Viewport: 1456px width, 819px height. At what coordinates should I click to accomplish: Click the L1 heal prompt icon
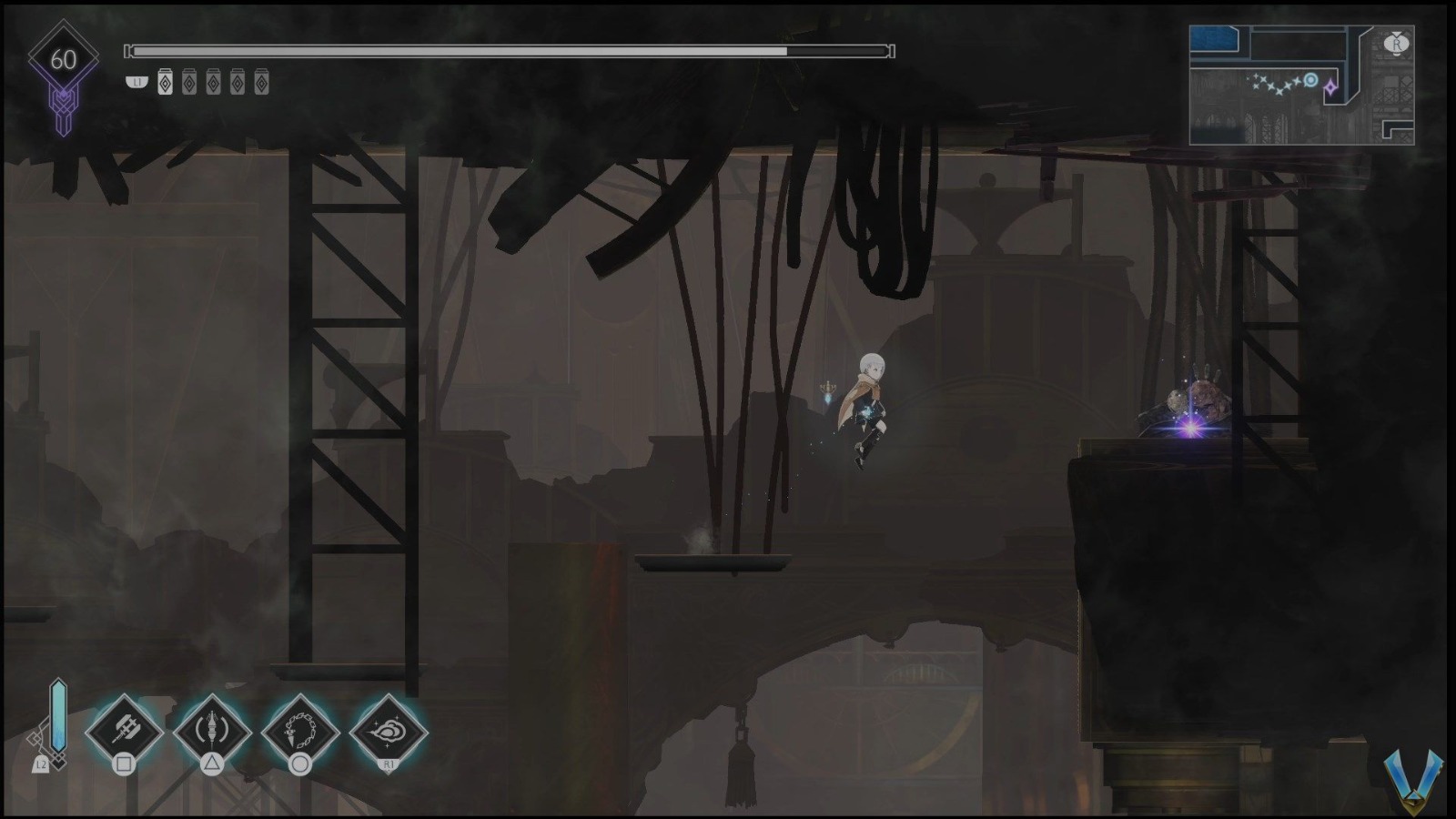[136, 81]
